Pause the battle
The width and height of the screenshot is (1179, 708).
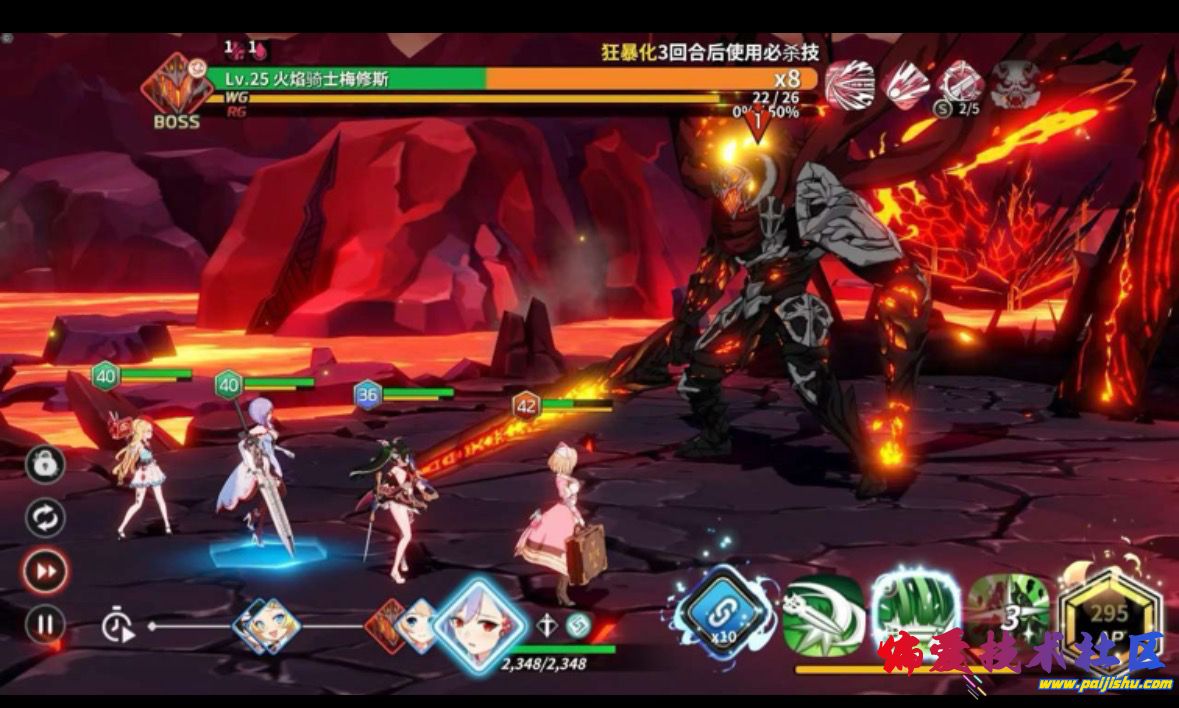point(45,625)
